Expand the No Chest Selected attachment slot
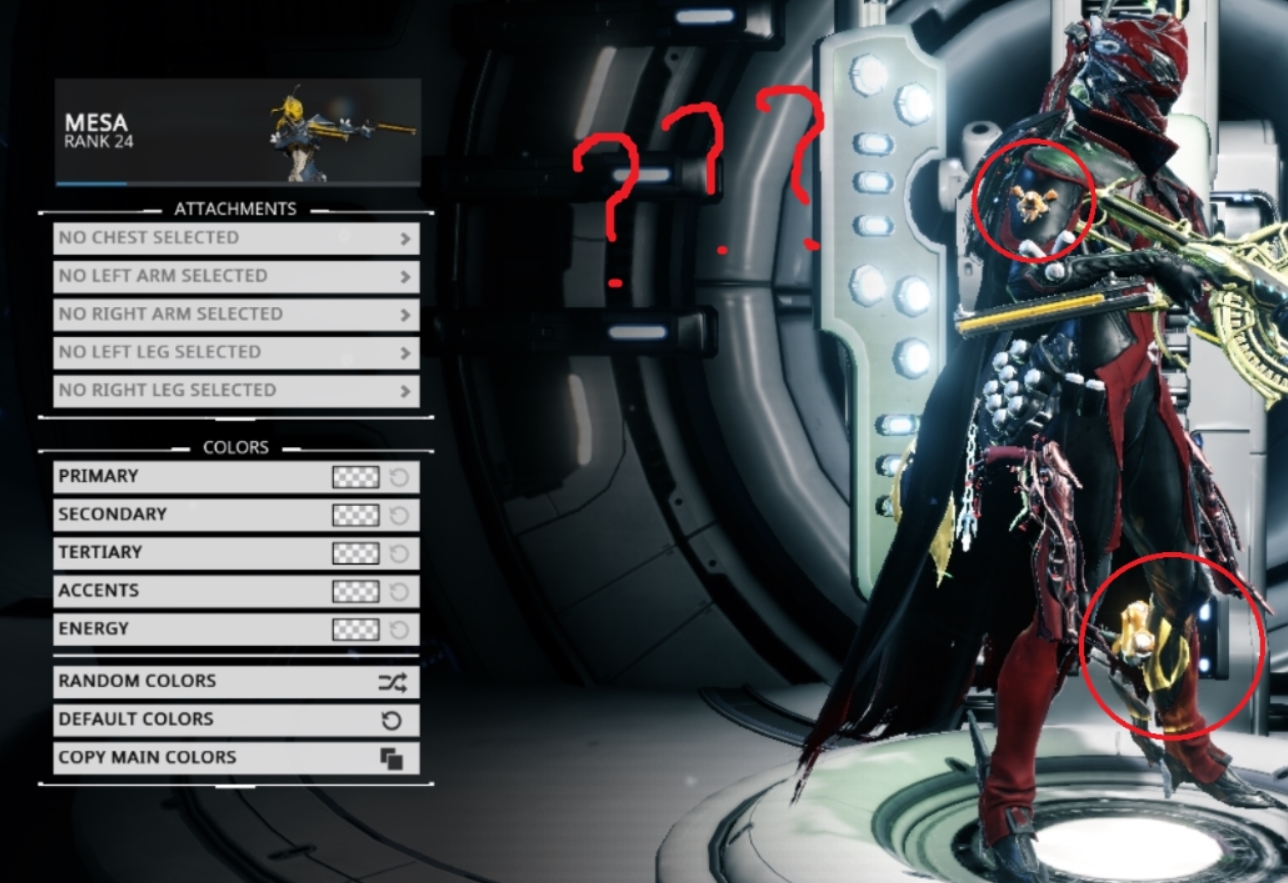 [x=235, y=238]
